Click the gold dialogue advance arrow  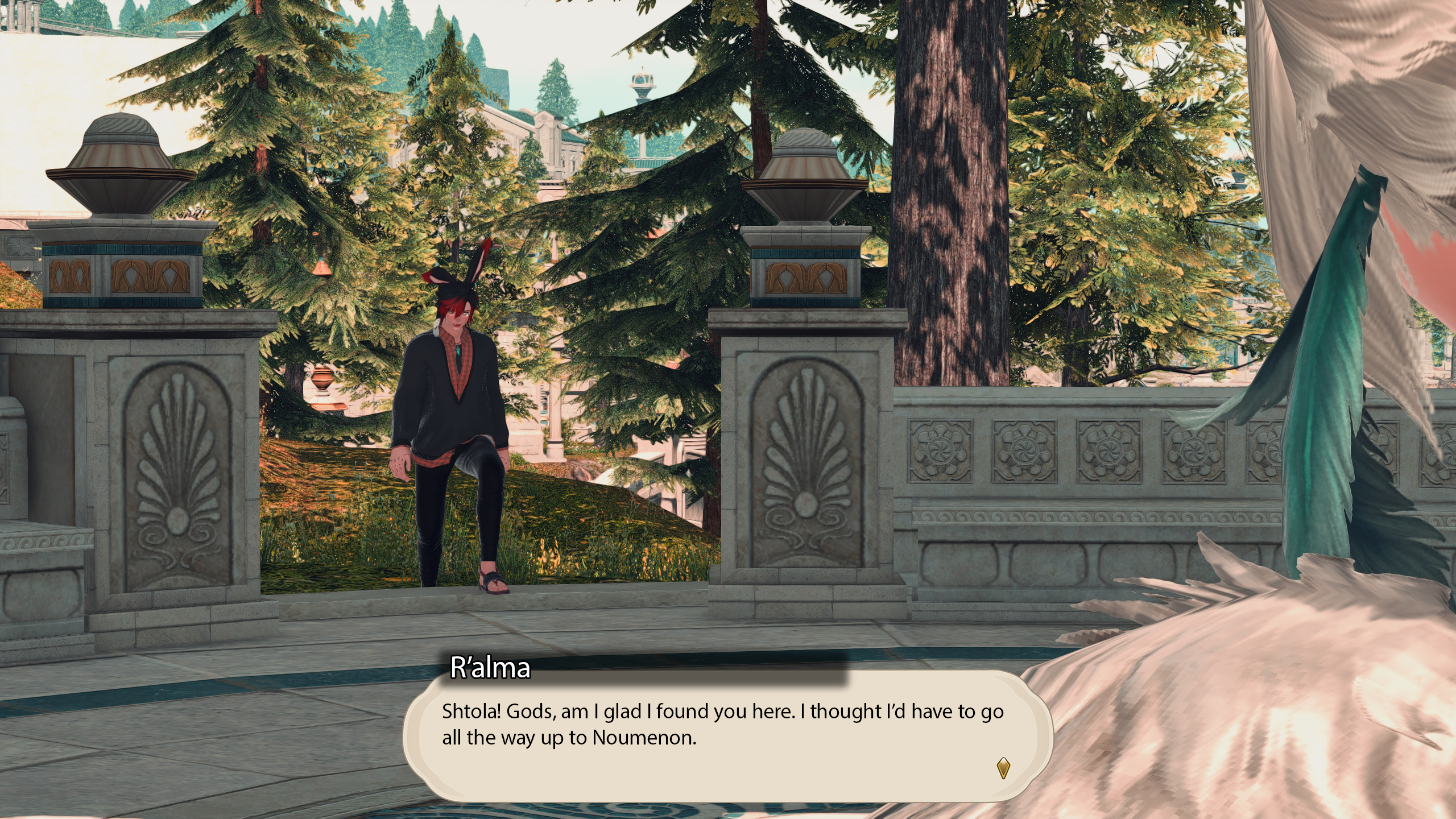[x=1003, y=767]
